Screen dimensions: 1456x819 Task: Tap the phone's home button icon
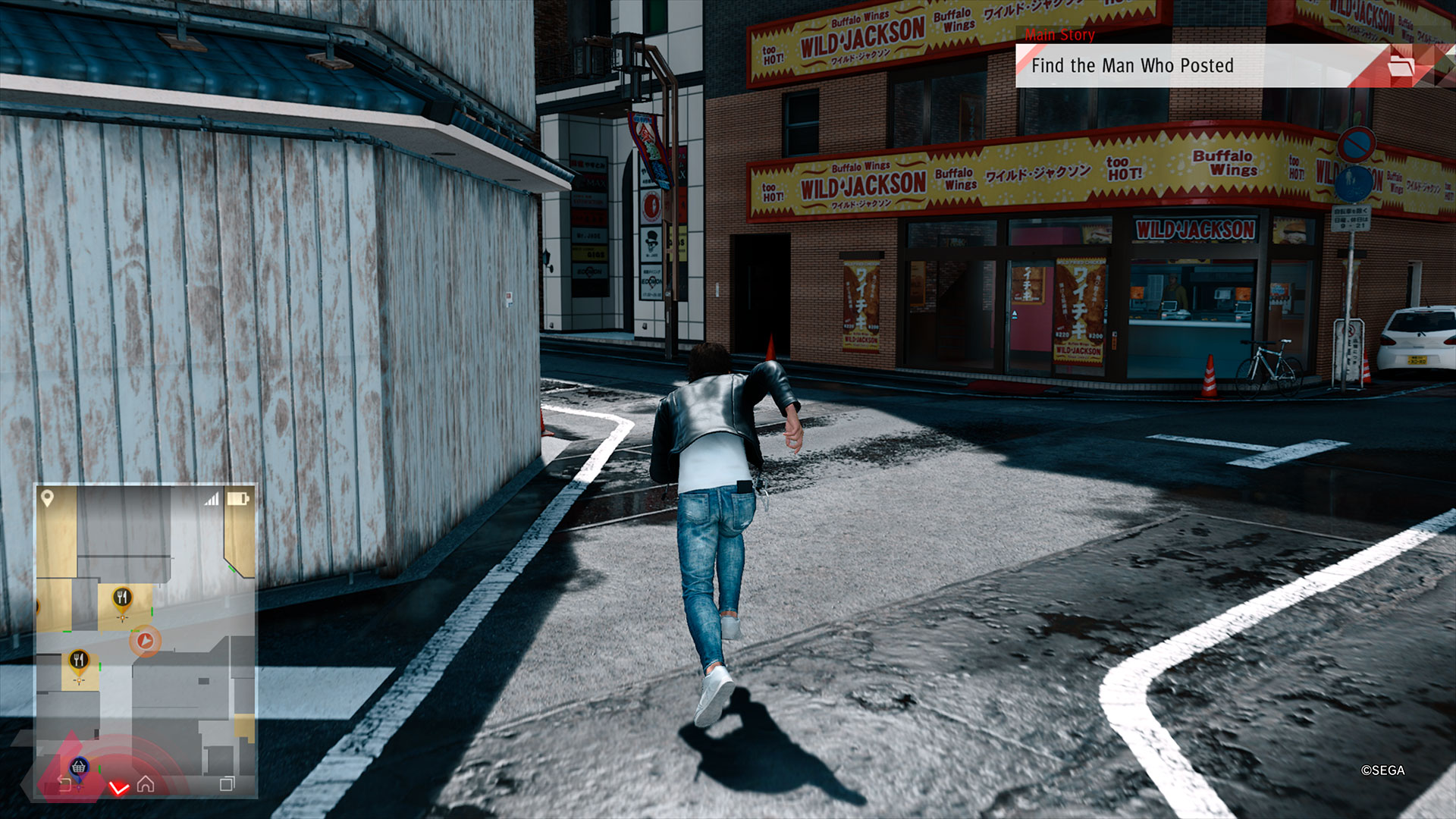pyautogui.click(x=146, y=784)
